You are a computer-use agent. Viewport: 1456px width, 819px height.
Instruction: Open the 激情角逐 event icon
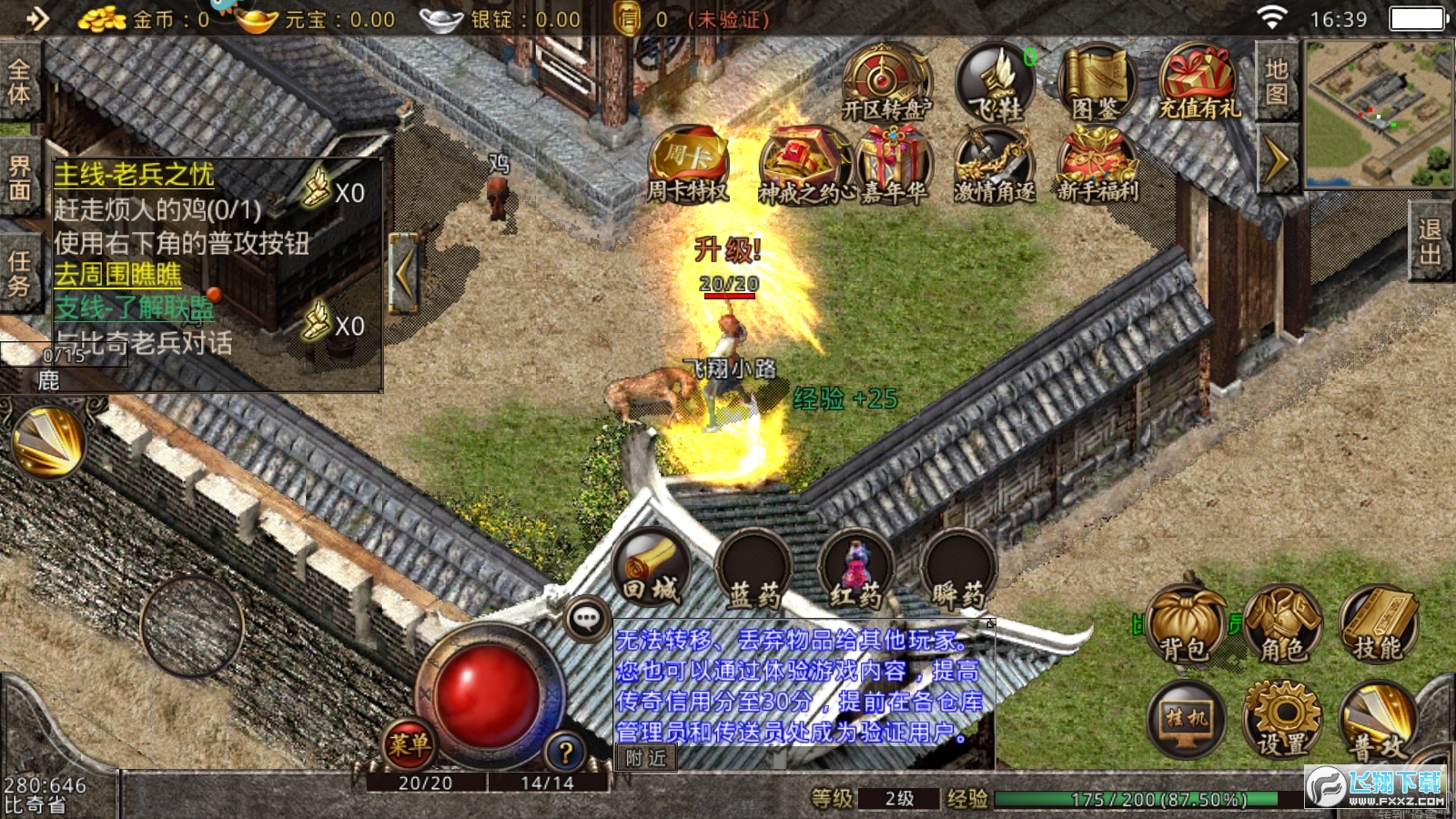click(995, 166)
